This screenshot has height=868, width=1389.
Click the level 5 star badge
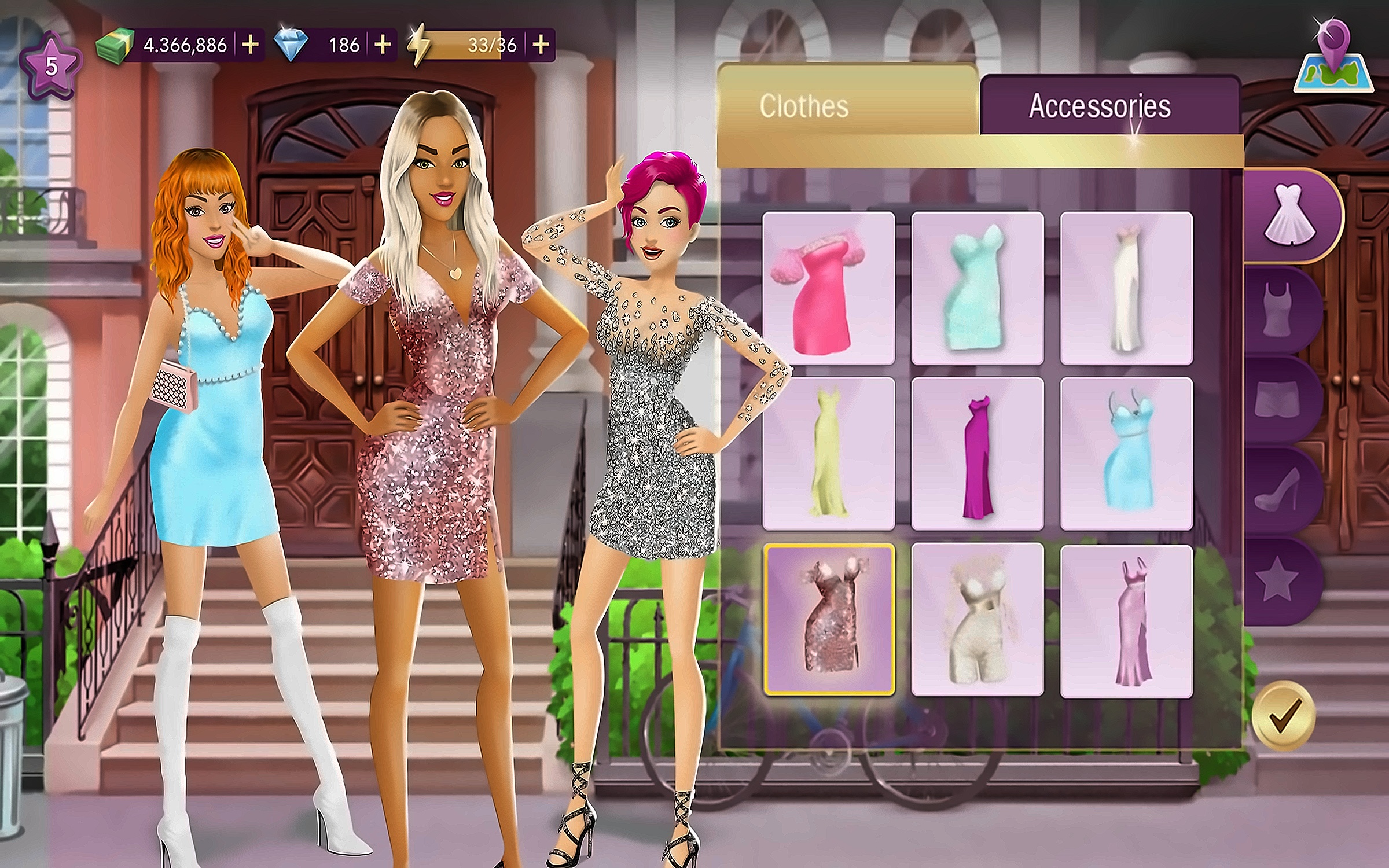coord(51,67)
